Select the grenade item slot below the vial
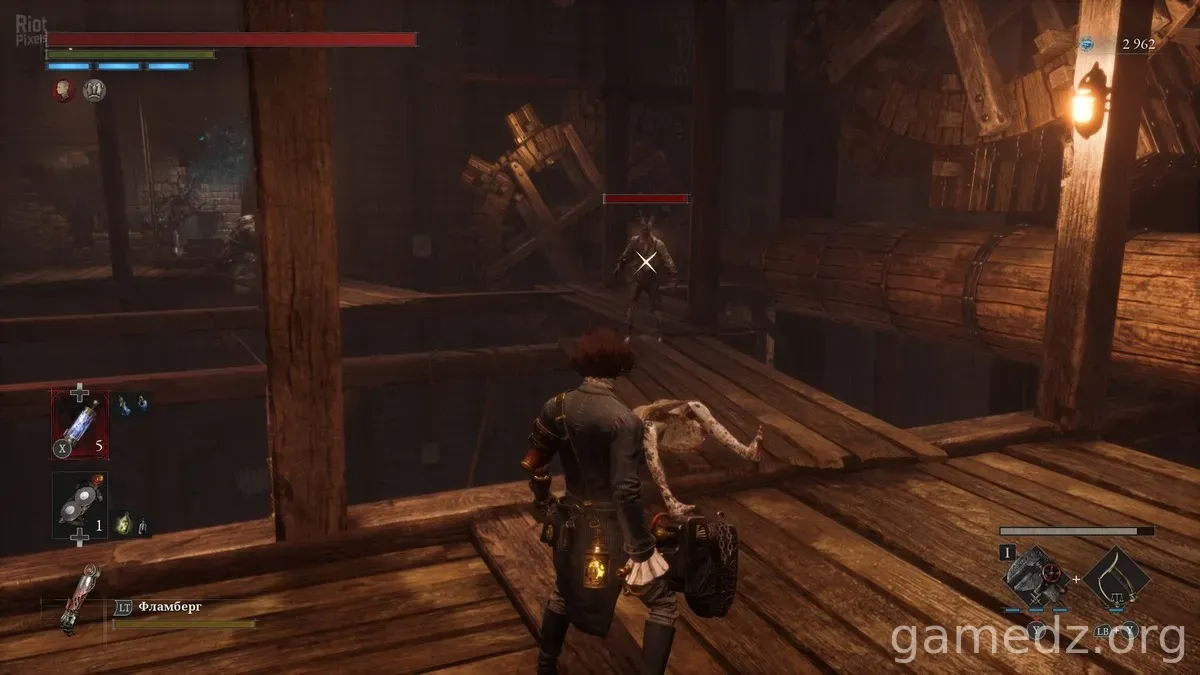 (x=80, y=505)
